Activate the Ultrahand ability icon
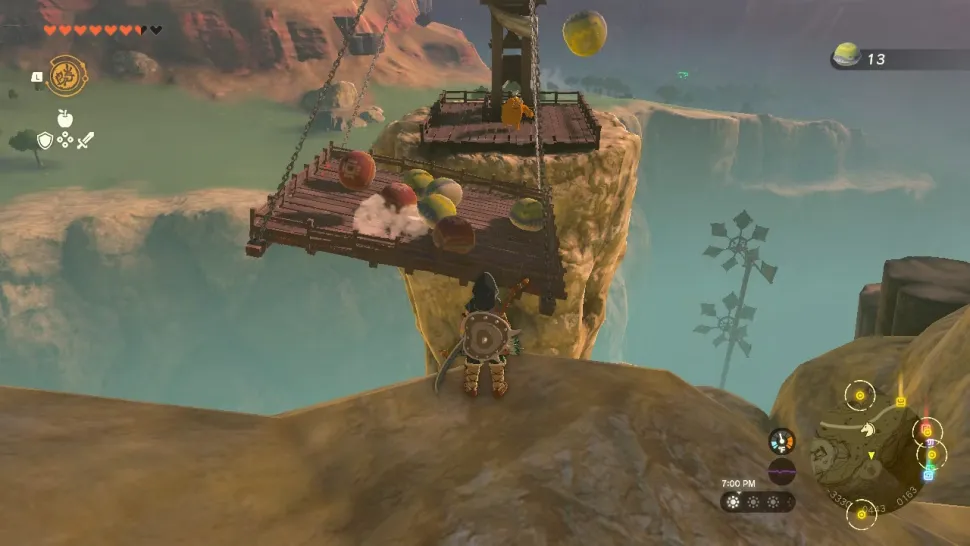970x546 pixels. coord(67,76)
